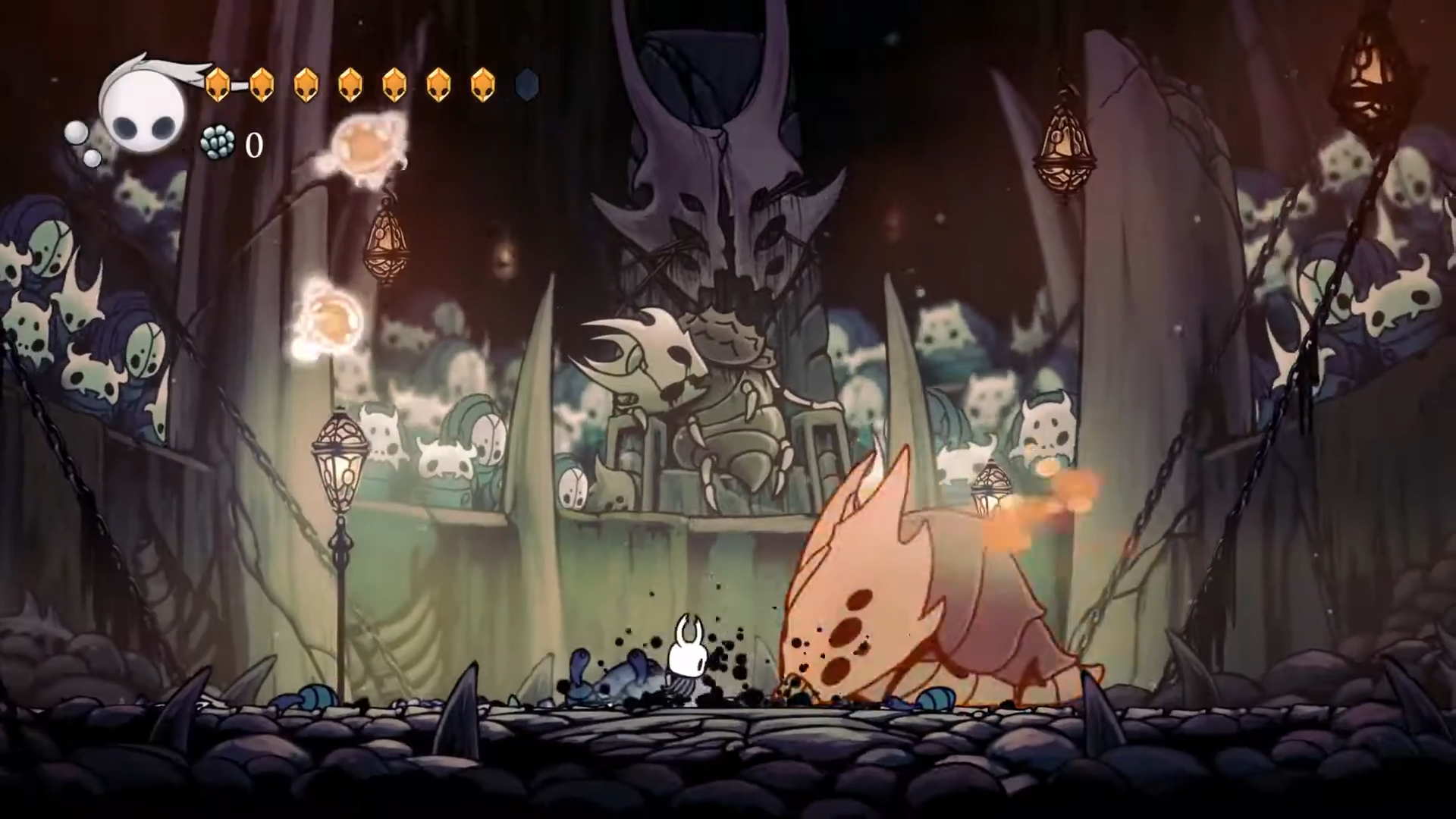Screen dimensions: 1456x819
Task: Click the empty dark mask slot
Action: click(526, 85)
